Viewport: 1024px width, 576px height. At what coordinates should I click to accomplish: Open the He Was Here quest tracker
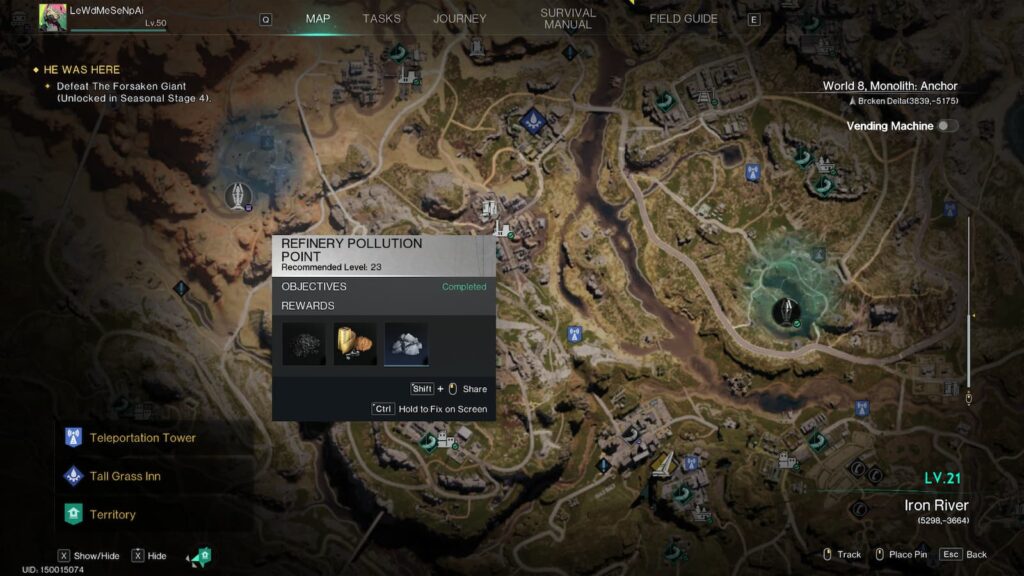click(x=82, y=70)
